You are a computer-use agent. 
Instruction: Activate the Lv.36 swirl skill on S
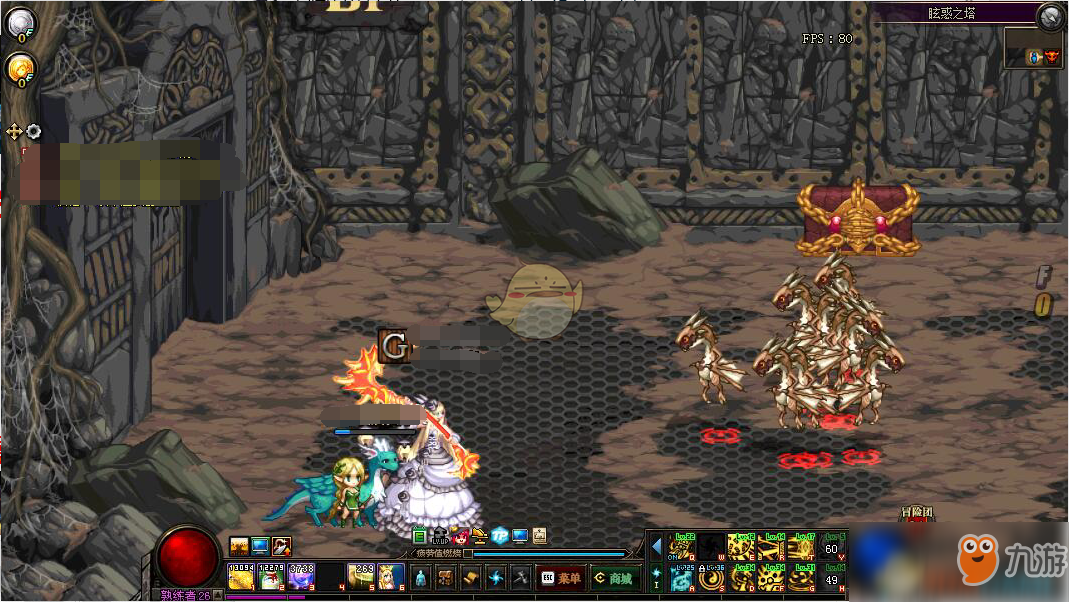point(712,579)
